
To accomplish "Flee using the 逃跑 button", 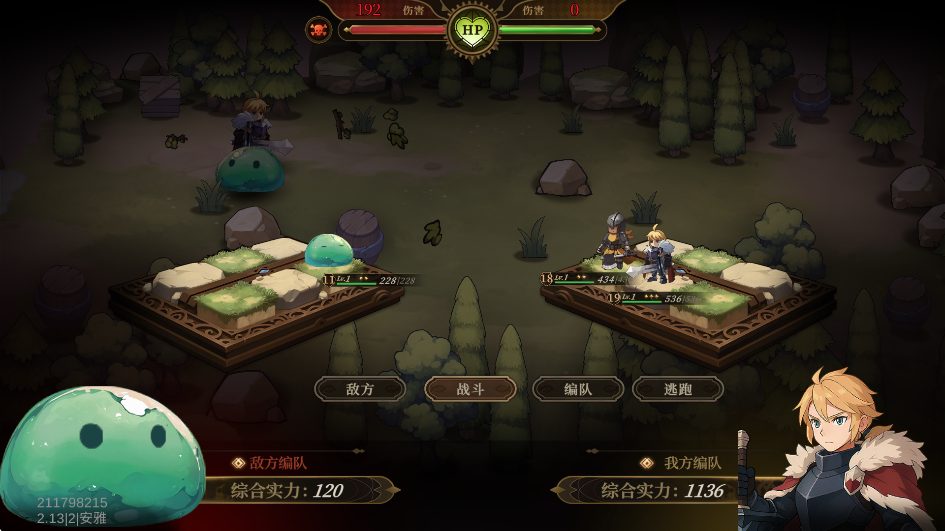I will tap(678, 389).
